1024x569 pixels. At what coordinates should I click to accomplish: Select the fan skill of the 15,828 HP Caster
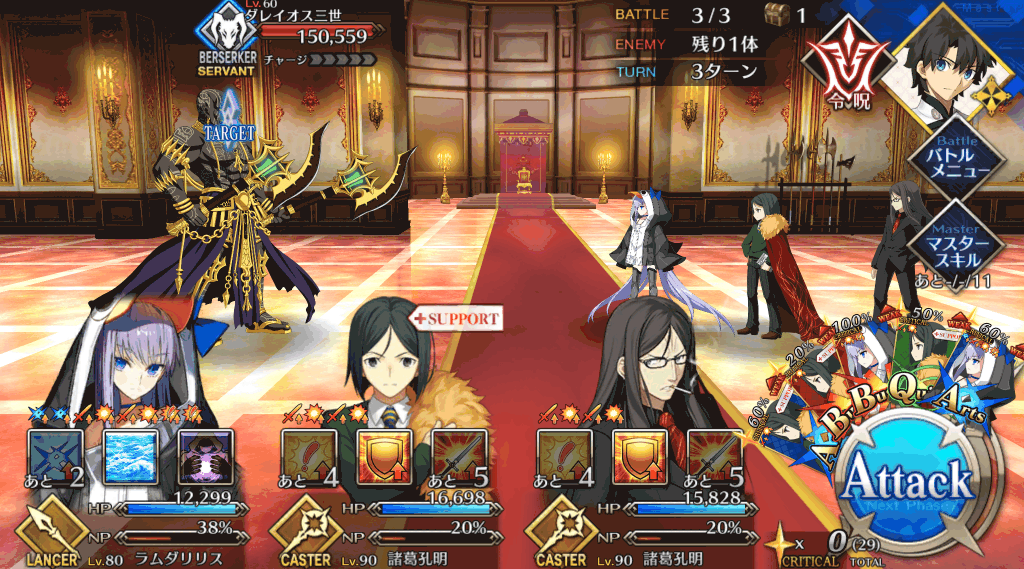tap(565, 457)
